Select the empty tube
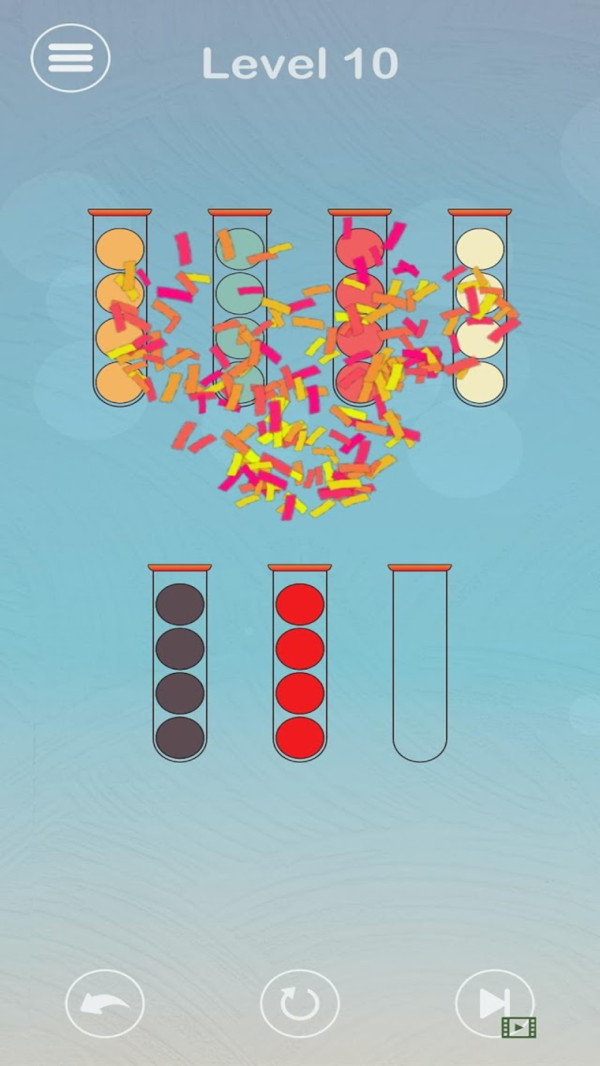The width and height of the screenshot is (600, 1066). (x=420, y=665)
